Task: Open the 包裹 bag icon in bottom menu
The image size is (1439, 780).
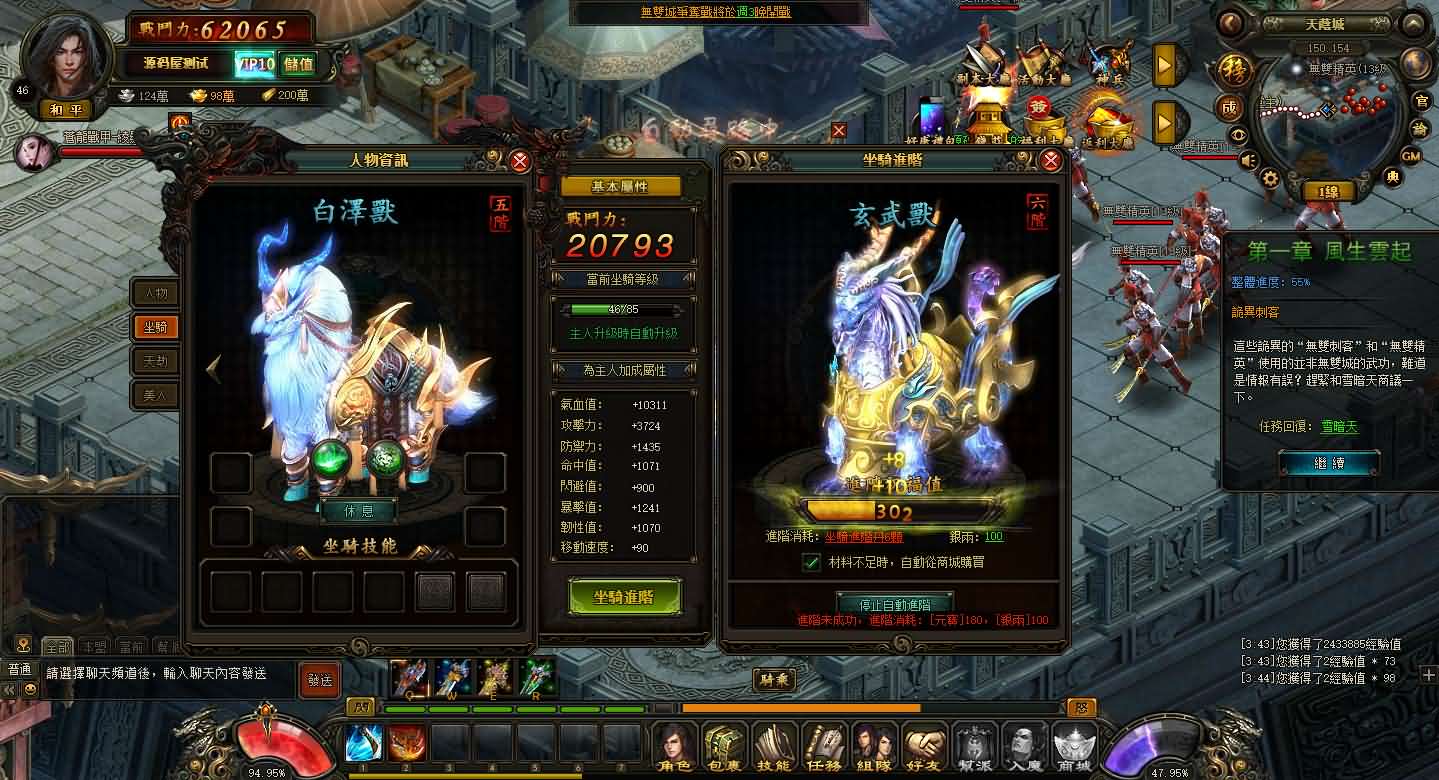Action: [723, 745]
